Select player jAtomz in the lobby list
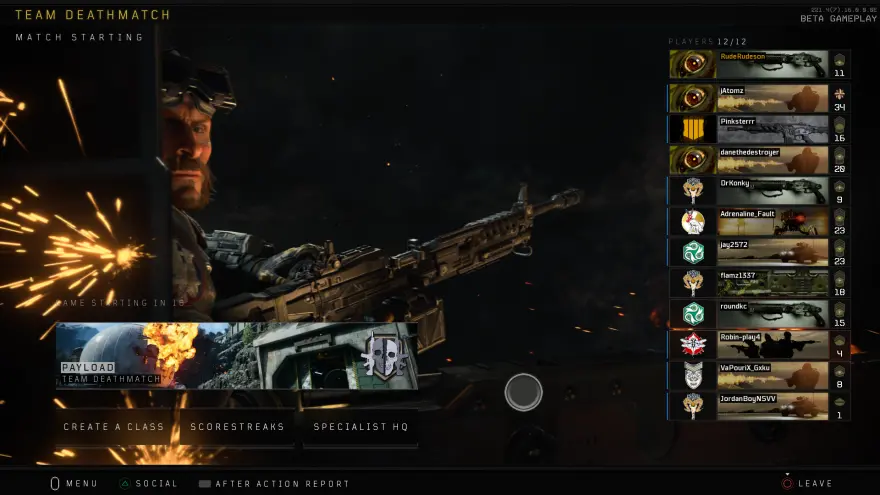 (x=759, y=98)
